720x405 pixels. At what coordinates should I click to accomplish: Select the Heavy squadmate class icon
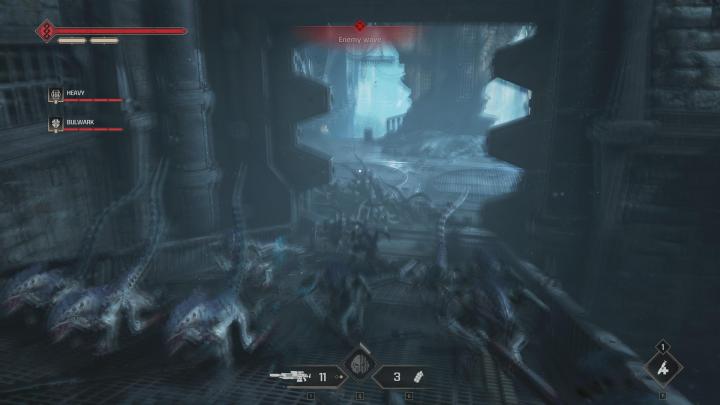point(56,95)
